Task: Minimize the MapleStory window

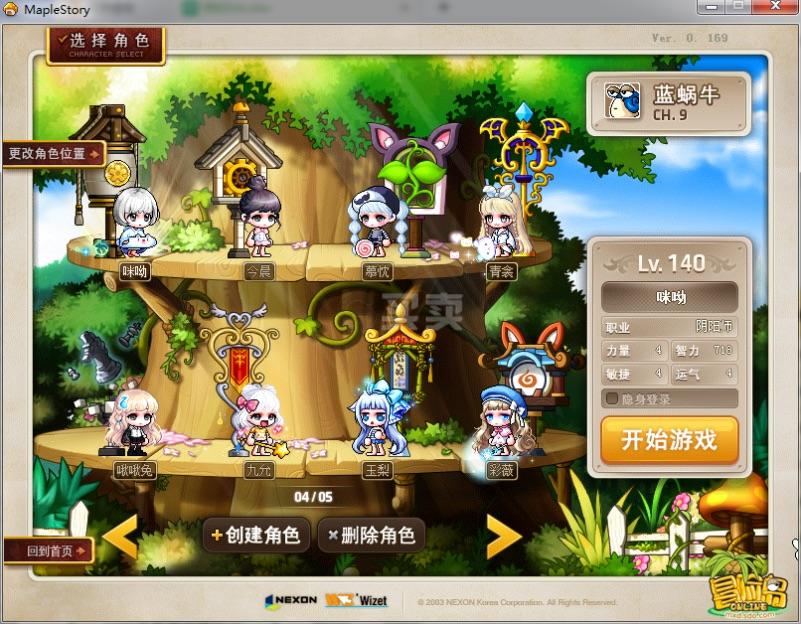Action: point(713,7)
